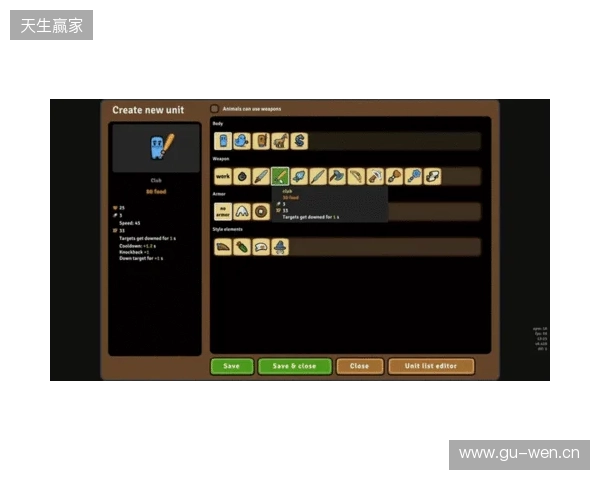Click the Save & close button

(294, 366)
